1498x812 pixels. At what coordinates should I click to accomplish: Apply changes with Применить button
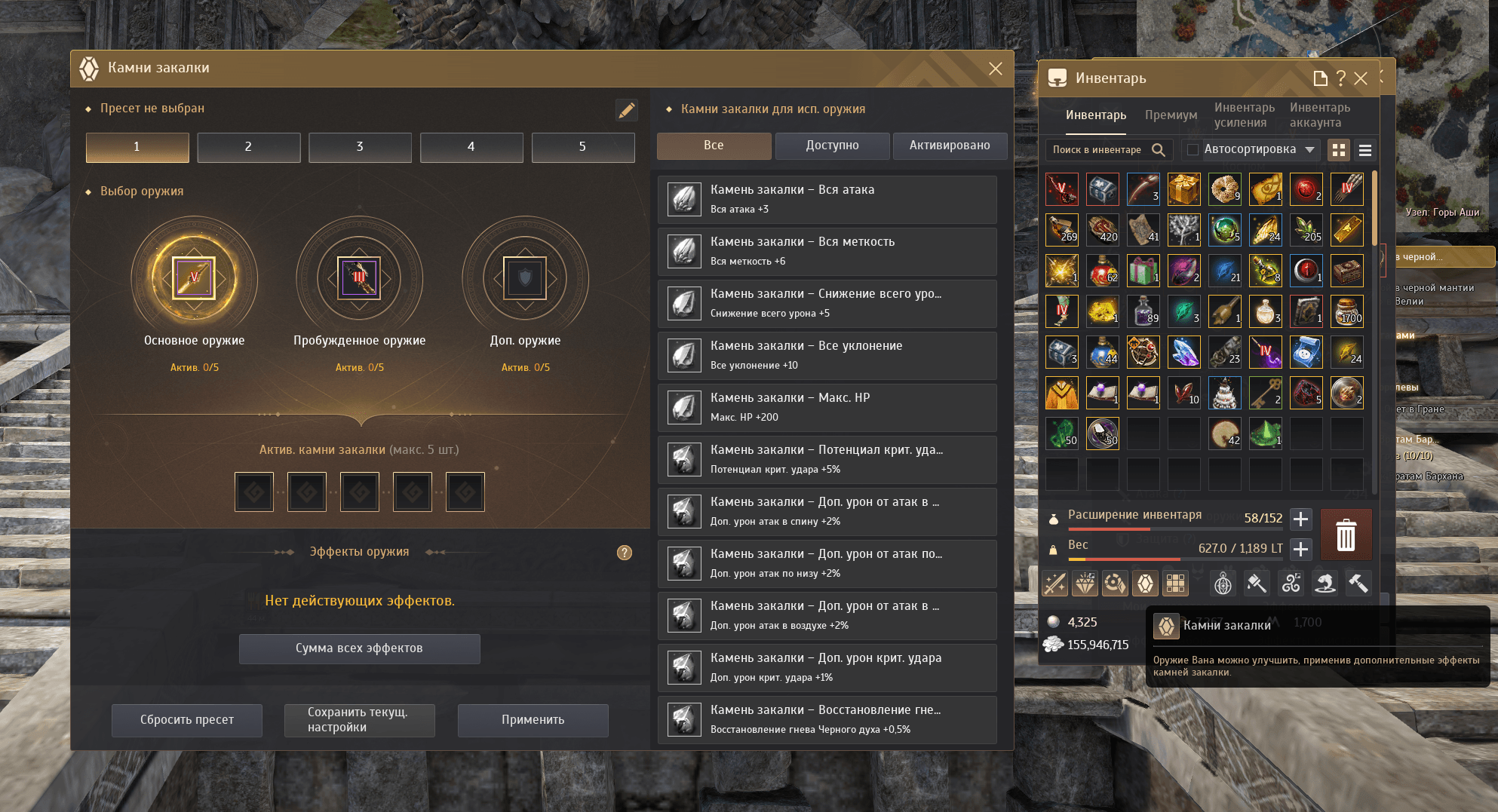533,720
